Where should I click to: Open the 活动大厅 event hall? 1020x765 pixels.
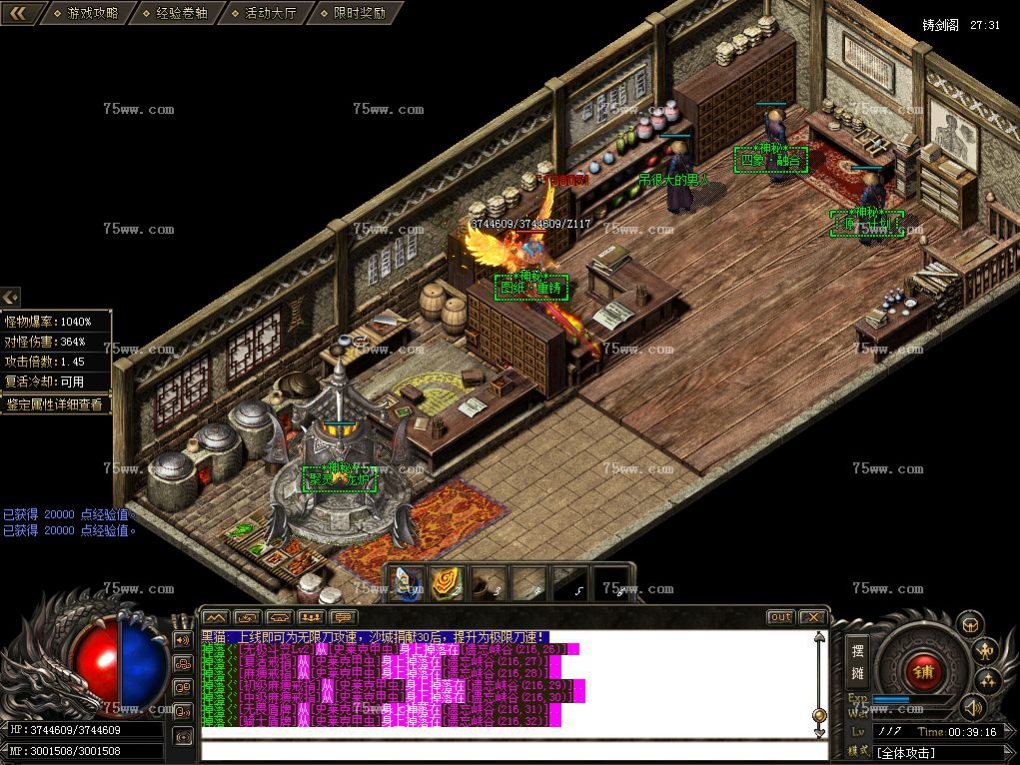click(x=269, y=13)
